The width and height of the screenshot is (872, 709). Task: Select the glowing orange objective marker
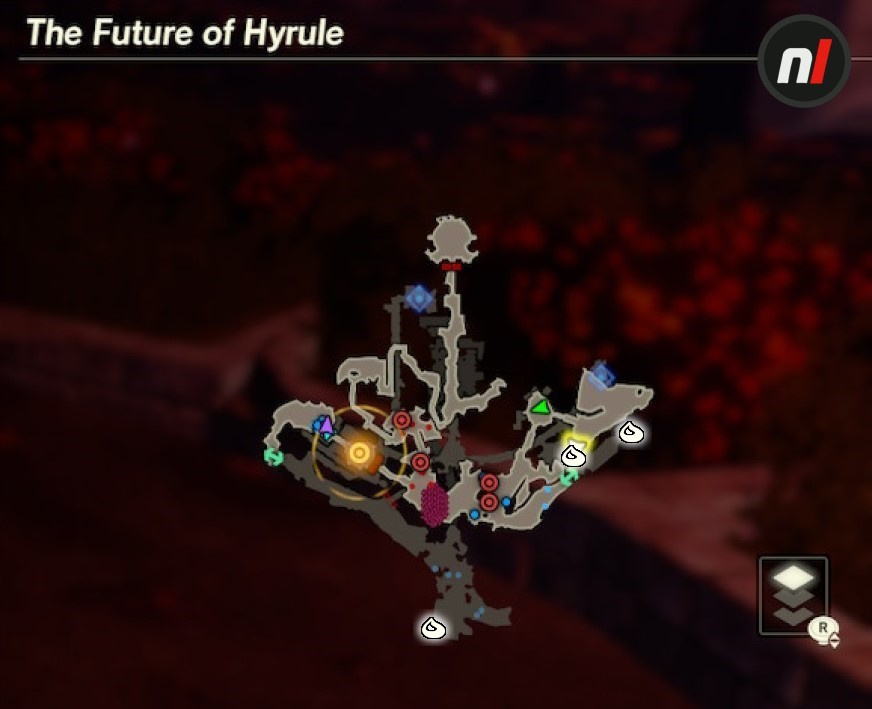tap(359, 454)
